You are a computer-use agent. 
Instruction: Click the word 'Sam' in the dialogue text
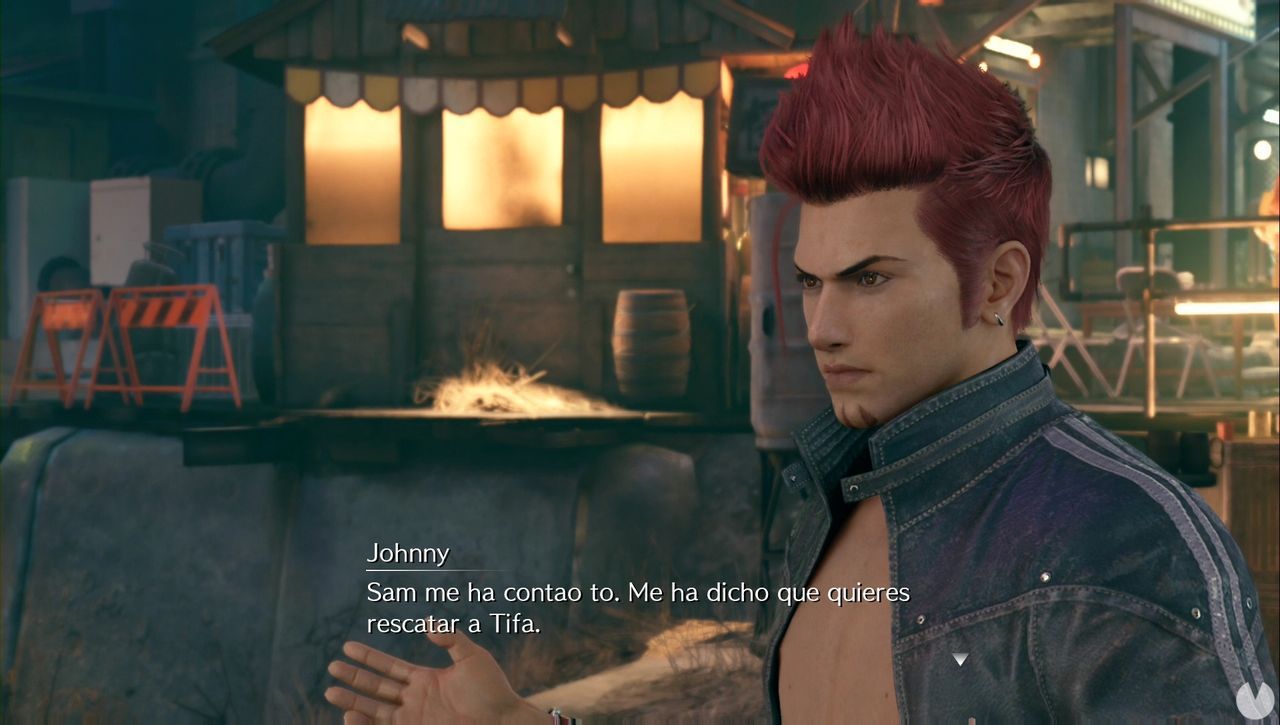393,592
